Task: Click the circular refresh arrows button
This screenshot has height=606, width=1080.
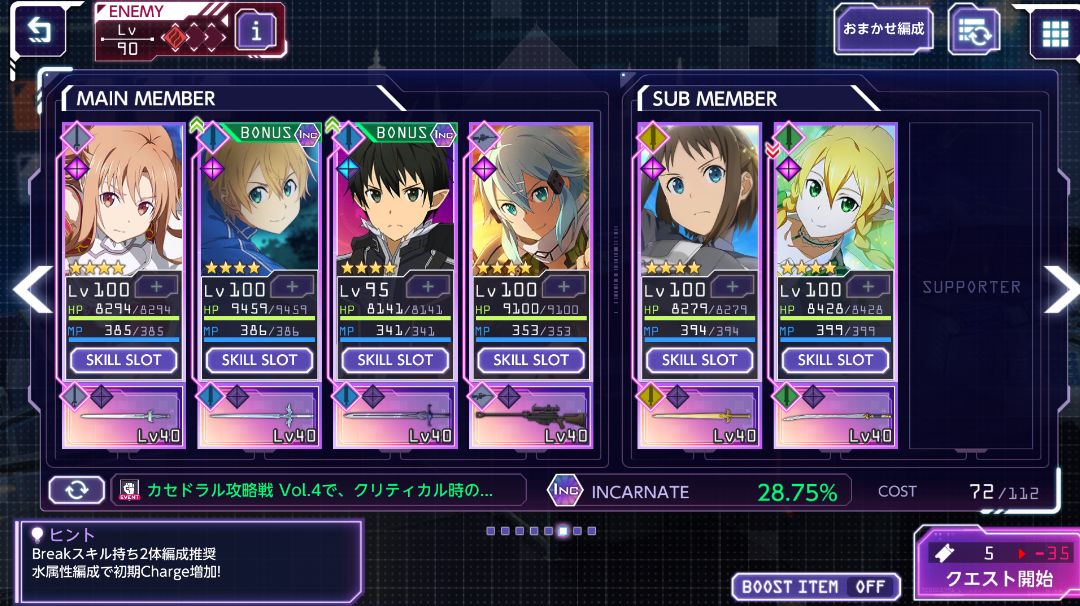Action: (77, 490)
